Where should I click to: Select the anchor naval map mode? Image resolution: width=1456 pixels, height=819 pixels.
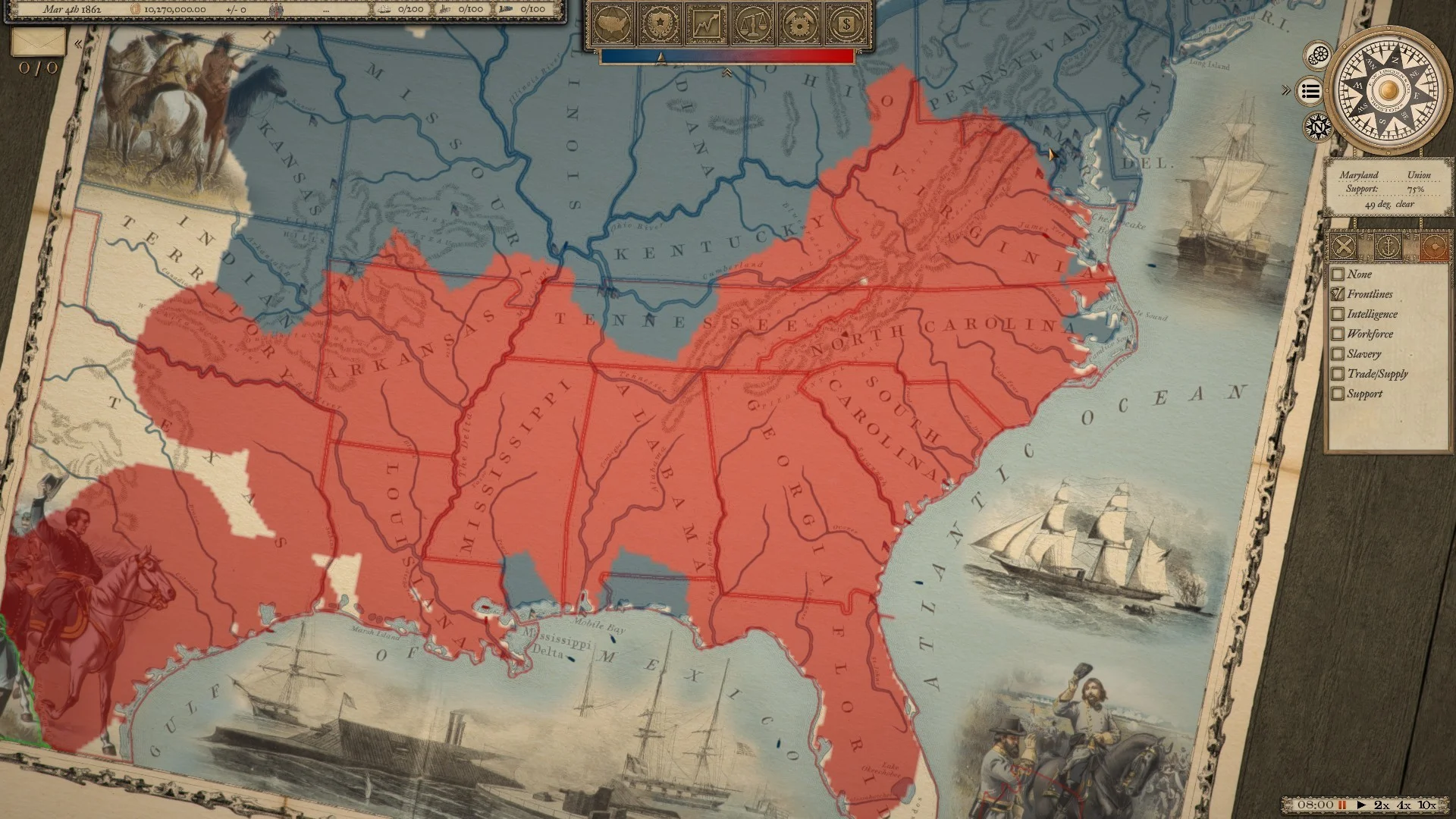(x=1388, y=246)
